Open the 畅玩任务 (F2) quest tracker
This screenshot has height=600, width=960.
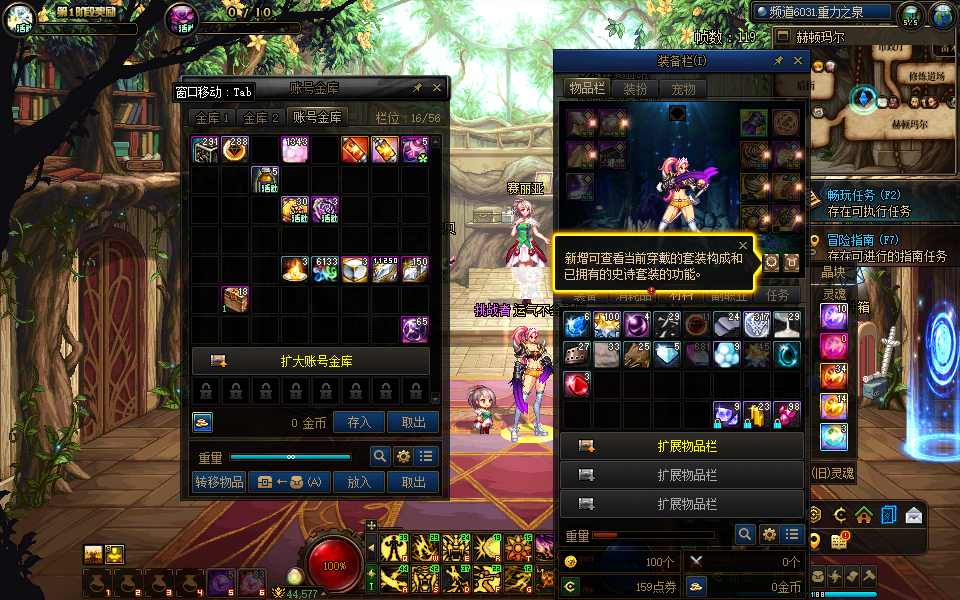click(864, 195)
